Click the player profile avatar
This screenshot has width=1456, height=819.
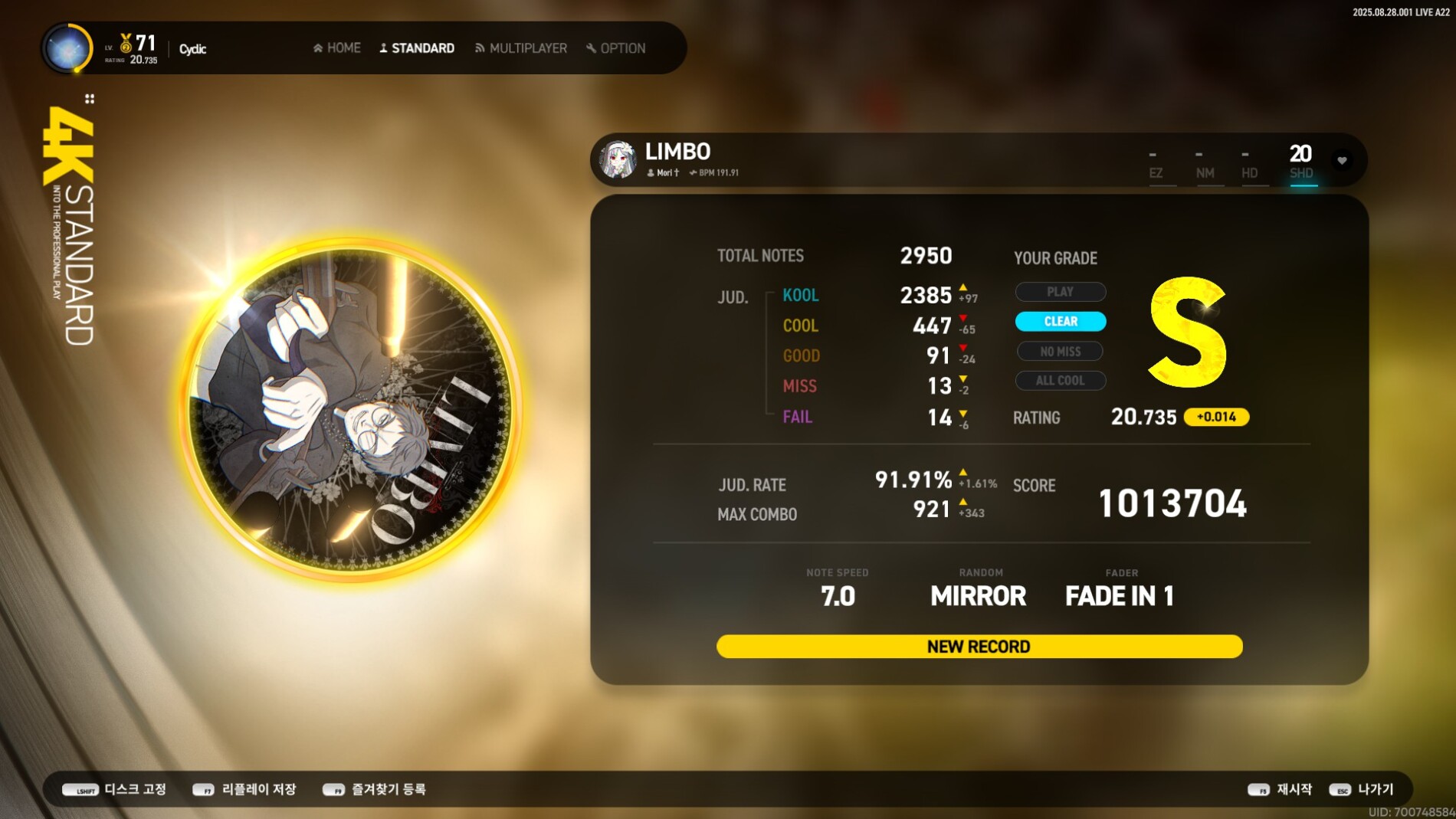[67, 48]
